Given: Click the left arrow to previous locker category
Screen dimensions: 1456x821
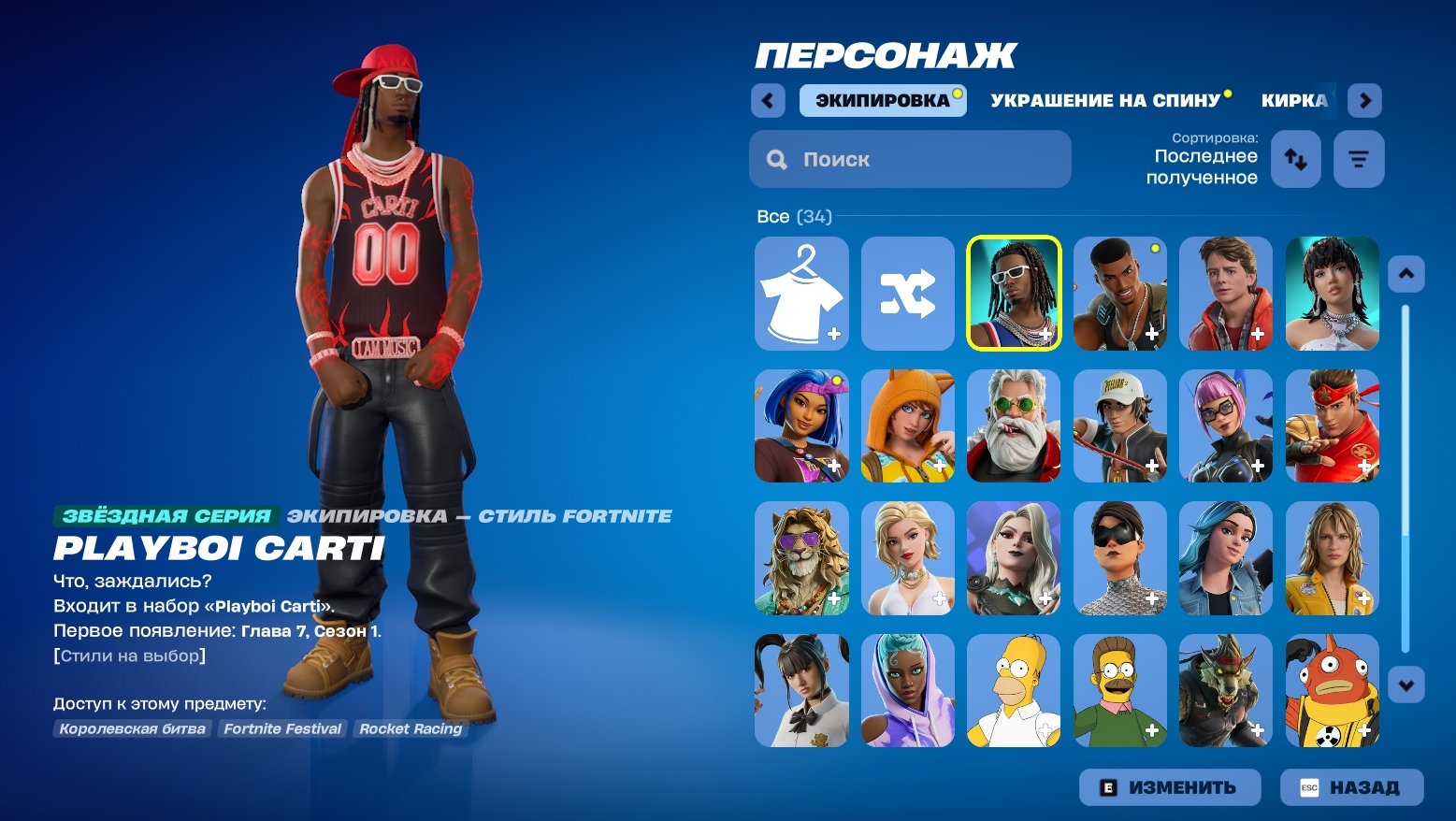Looking at the screenshot, I should (x=768, y=100).
